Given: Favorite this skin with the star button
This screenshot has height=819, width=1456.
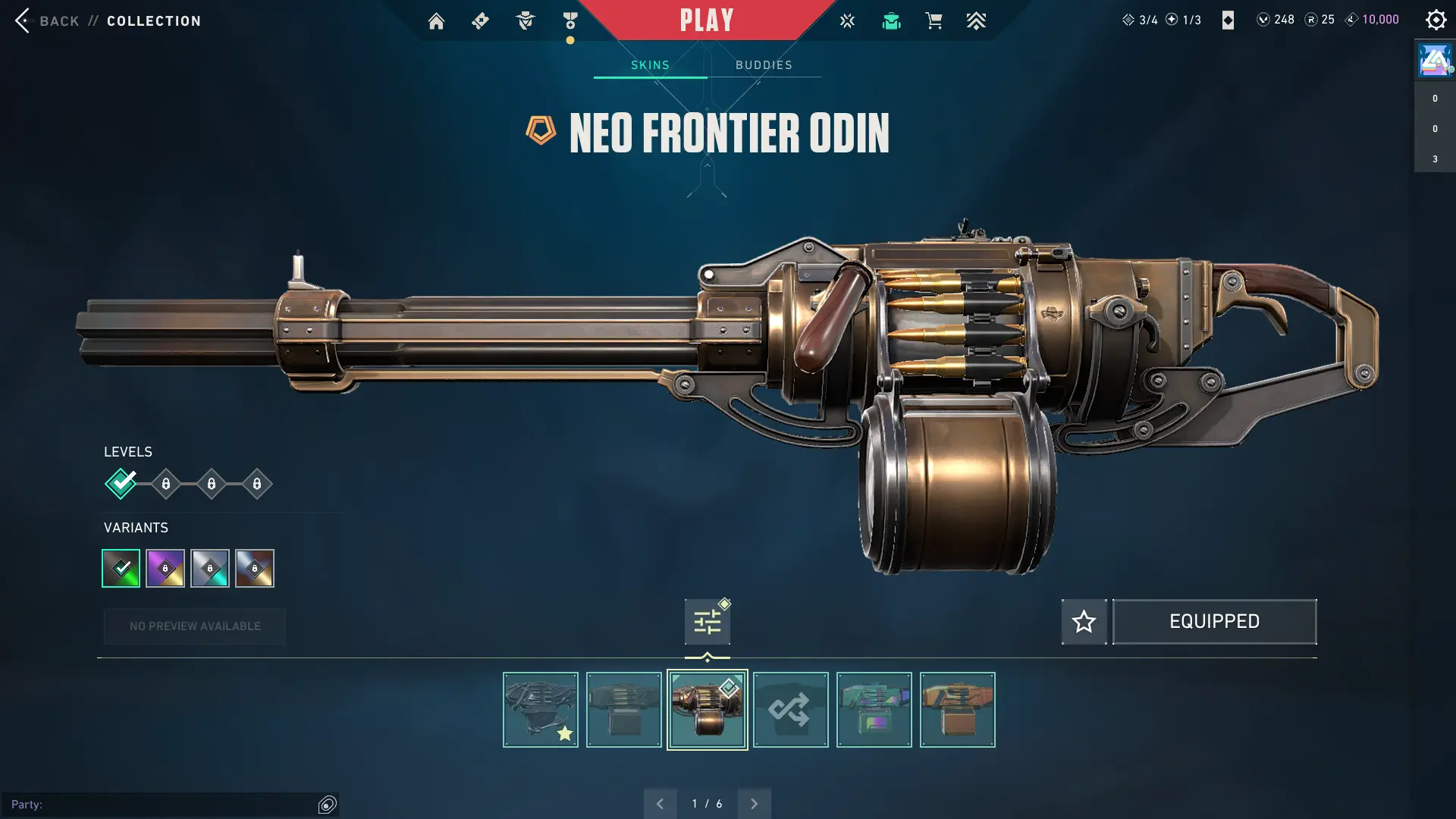Looking at the screenshot, I should (x=1084, y=622).
